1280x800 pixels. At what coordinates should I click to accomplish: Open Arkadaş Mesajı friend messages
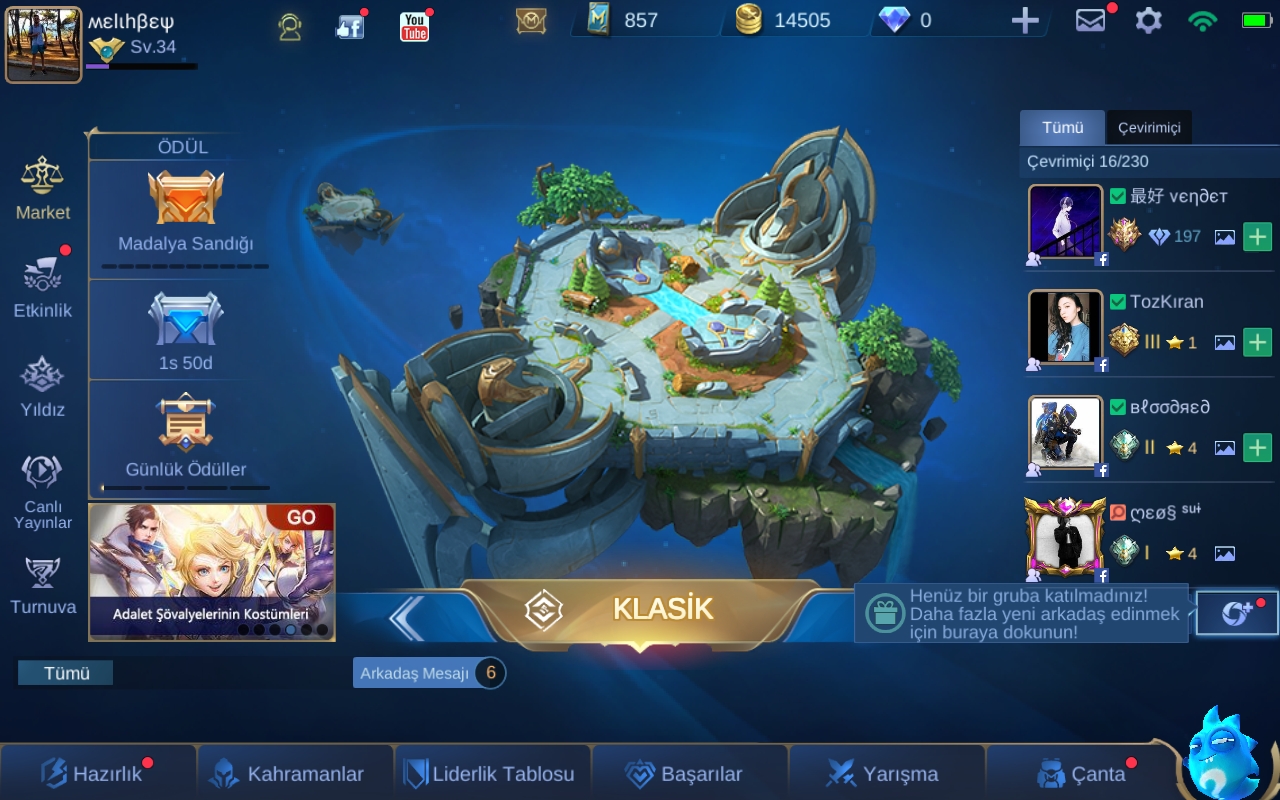428,673
